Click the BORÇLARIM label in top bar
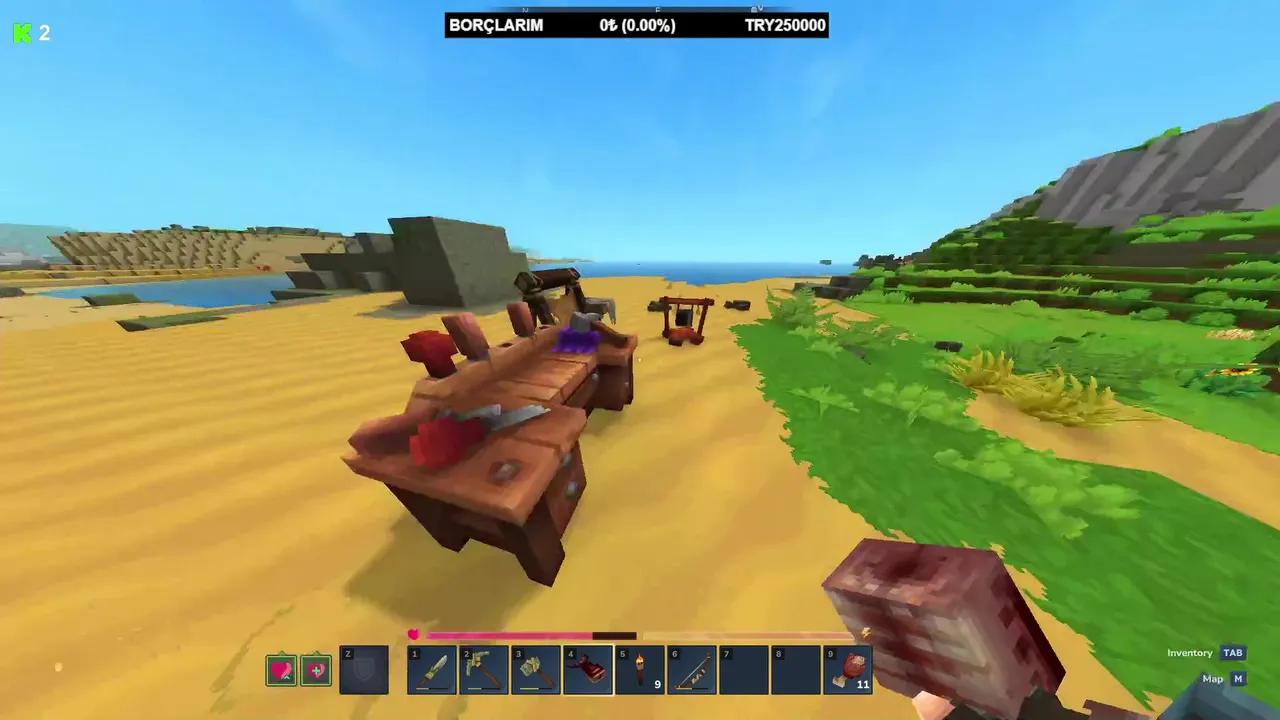Image resolution: width=1280 pixels, height=720 pixels. coord(497,25)
